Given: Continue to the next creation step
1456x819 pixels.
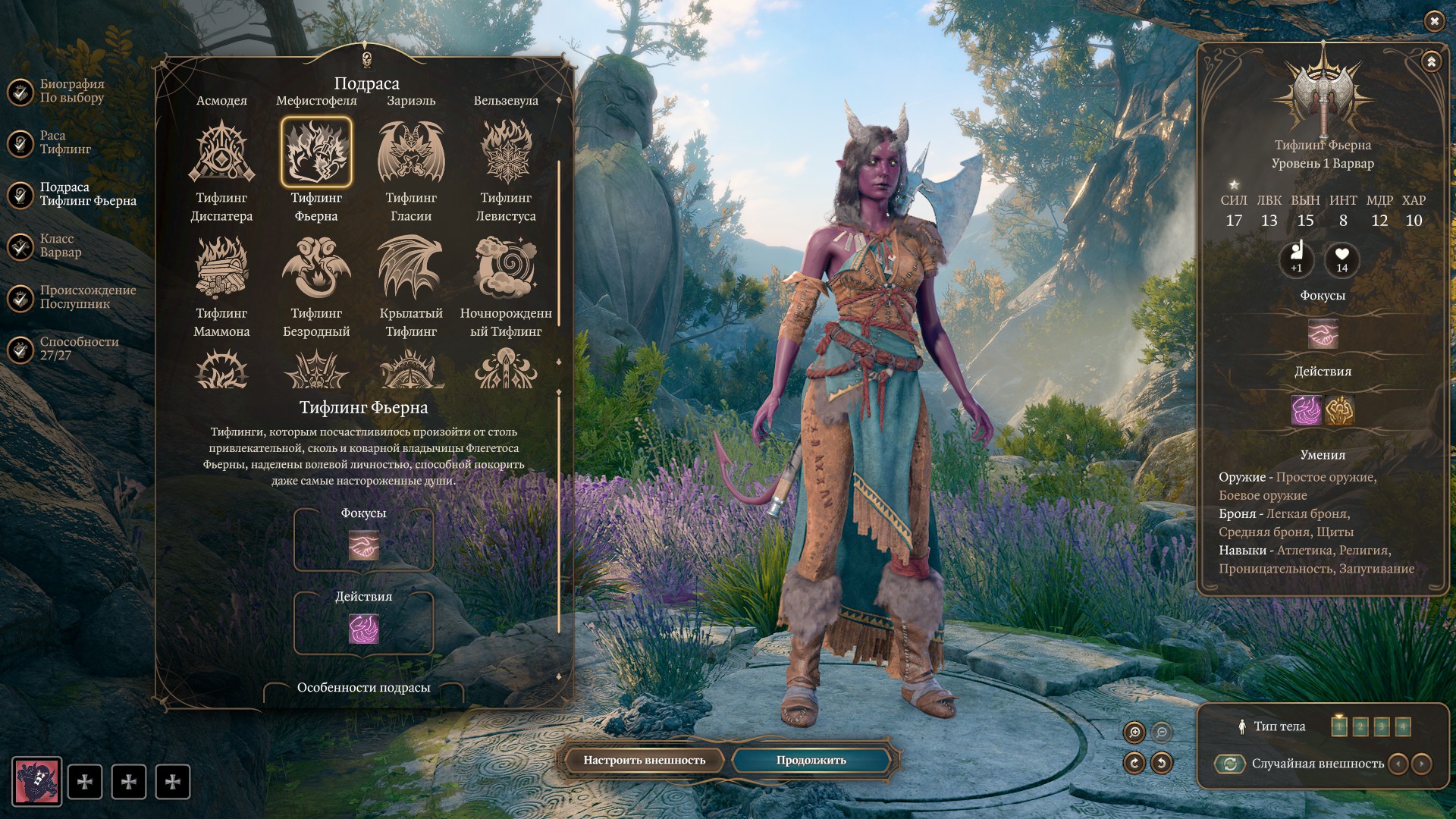Looking at the screenshot, I should pyautogui.click(x=811, y=761).
